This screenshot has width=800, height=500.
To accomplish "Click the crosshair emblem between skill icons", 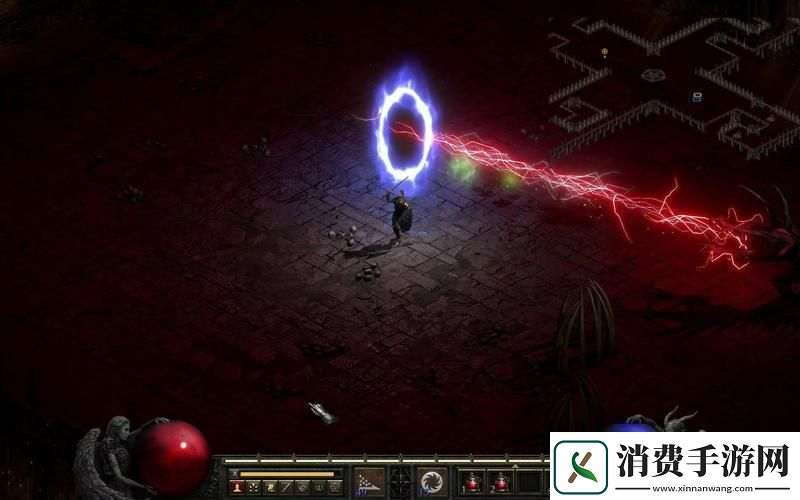I will pyautogui.click(x=401, y=481).
